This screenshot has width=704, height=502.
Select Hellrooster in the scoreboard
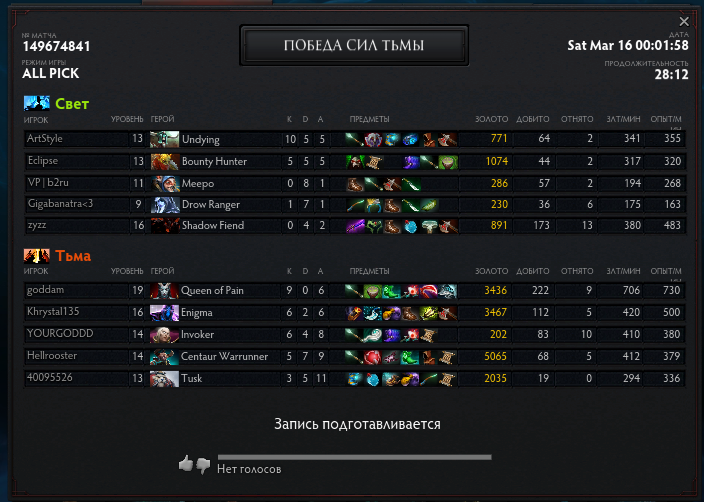[51, 356]
